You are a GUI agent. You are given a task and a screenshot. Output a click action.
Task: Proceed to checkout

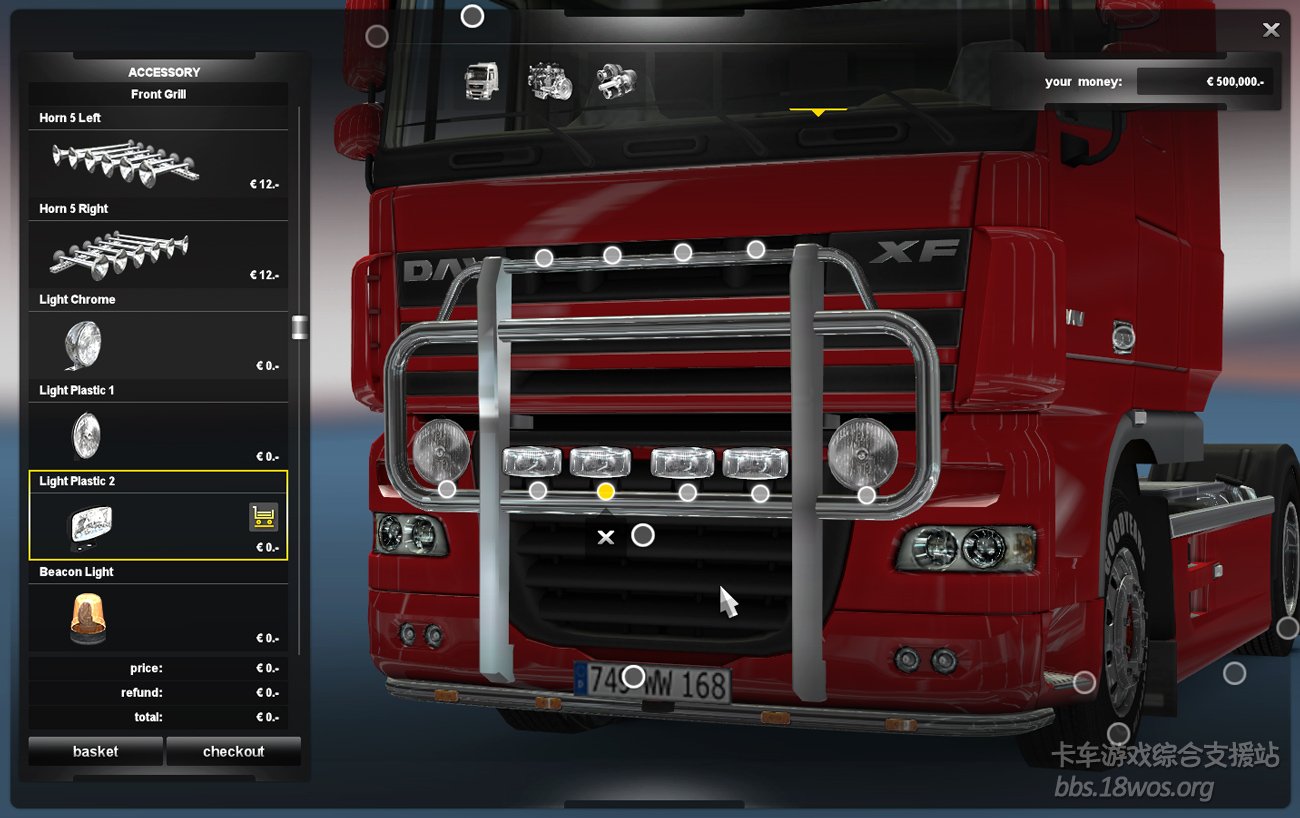tap(233, 751)
